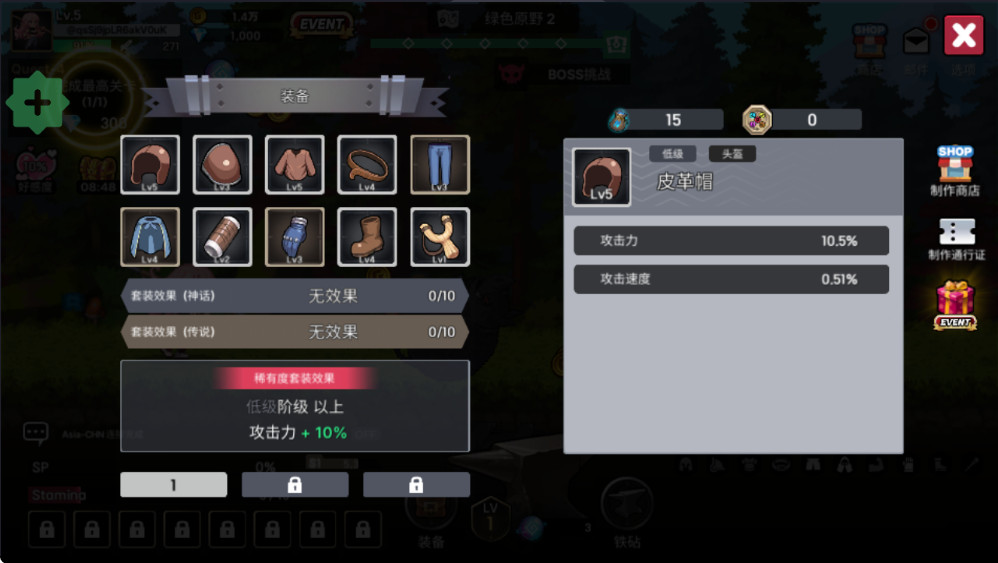The height and width of the screenshot is (563, 998).
Task: Select the Lv3 brown shoulder pad slot
Action: click(222, 165)
